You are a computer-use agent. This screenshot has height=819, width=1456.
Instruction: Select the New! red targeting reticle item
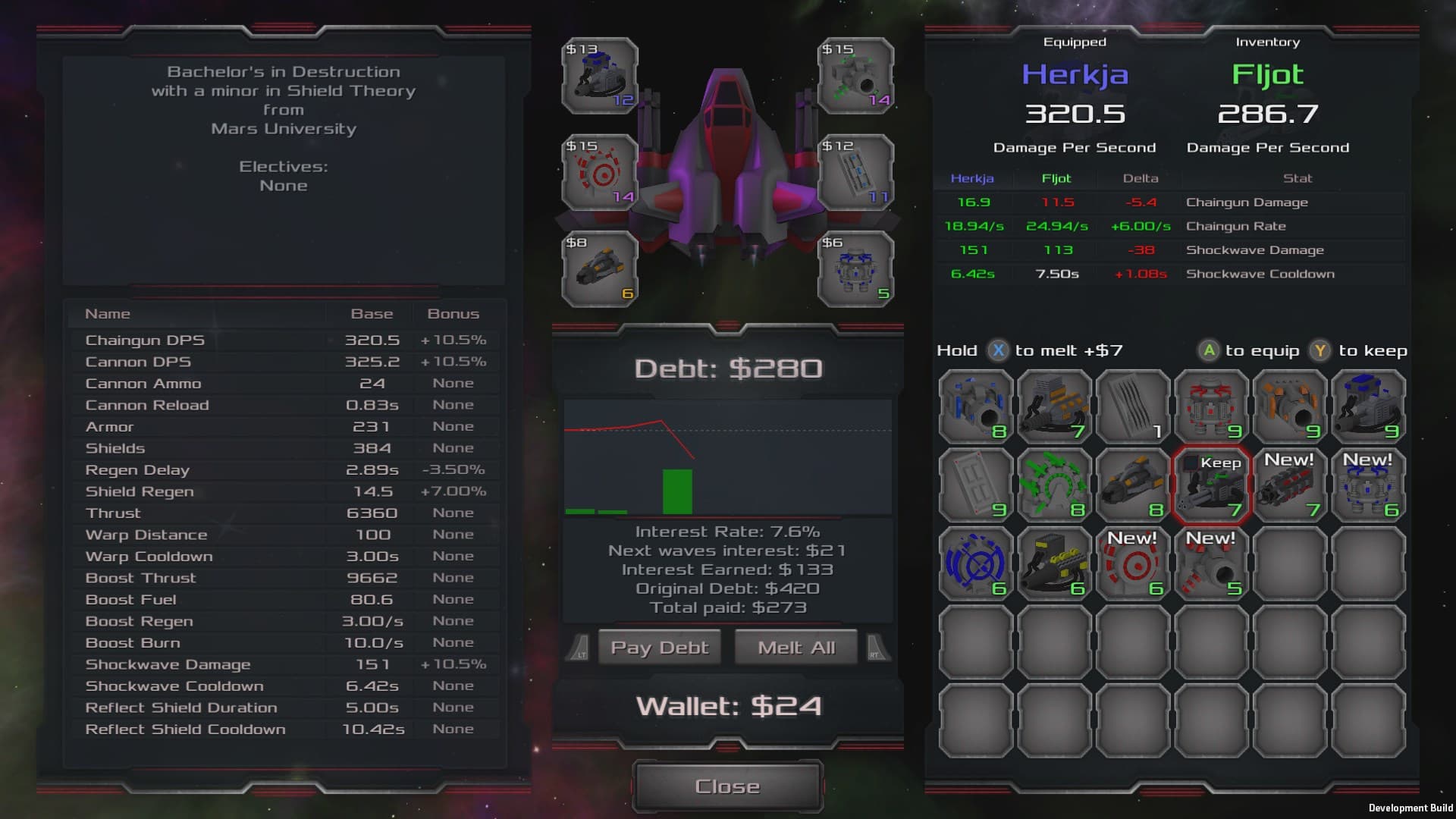1133,563
